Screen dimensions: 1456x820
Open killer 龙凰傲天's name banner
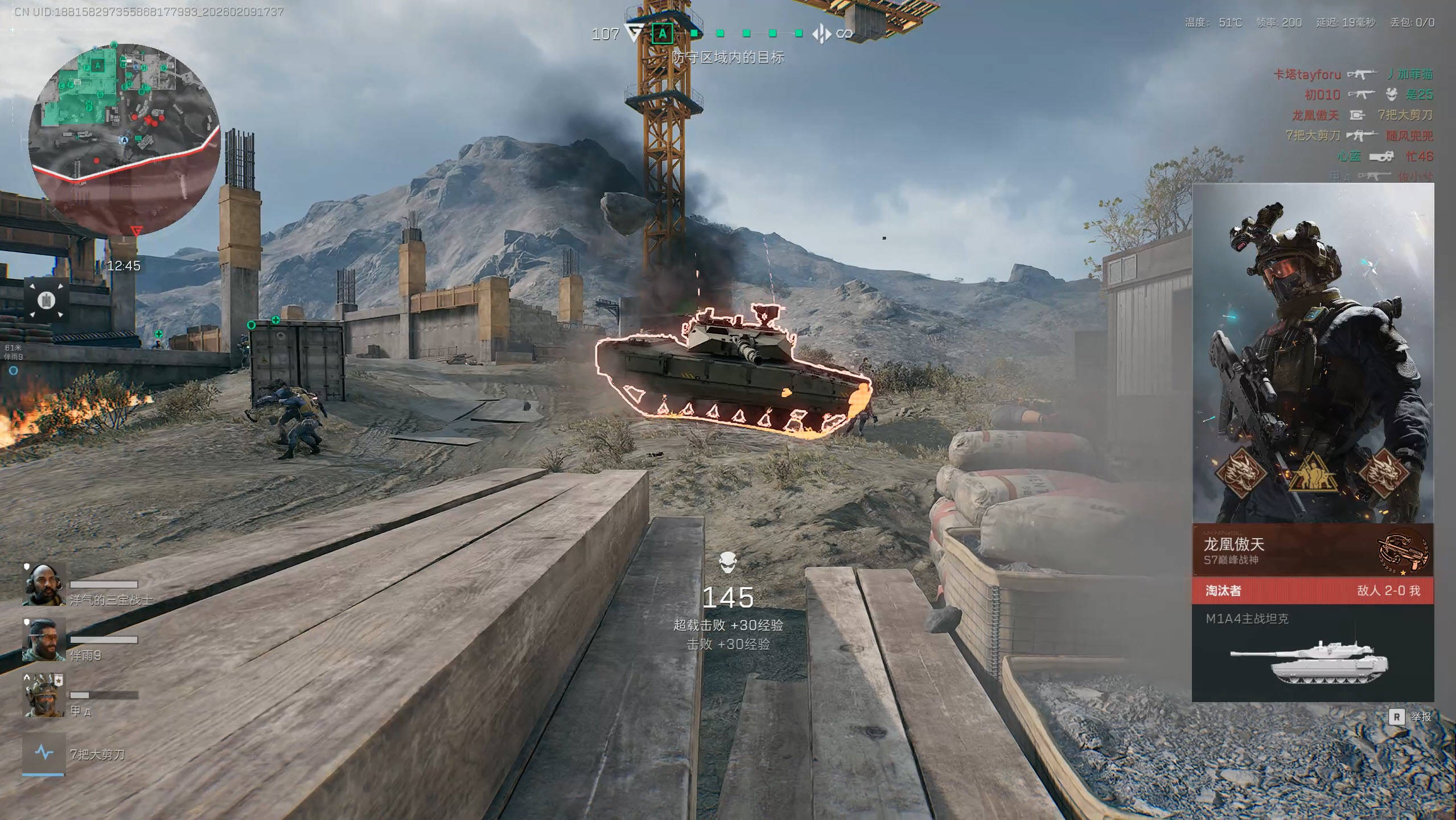(x=1281, y=550)
